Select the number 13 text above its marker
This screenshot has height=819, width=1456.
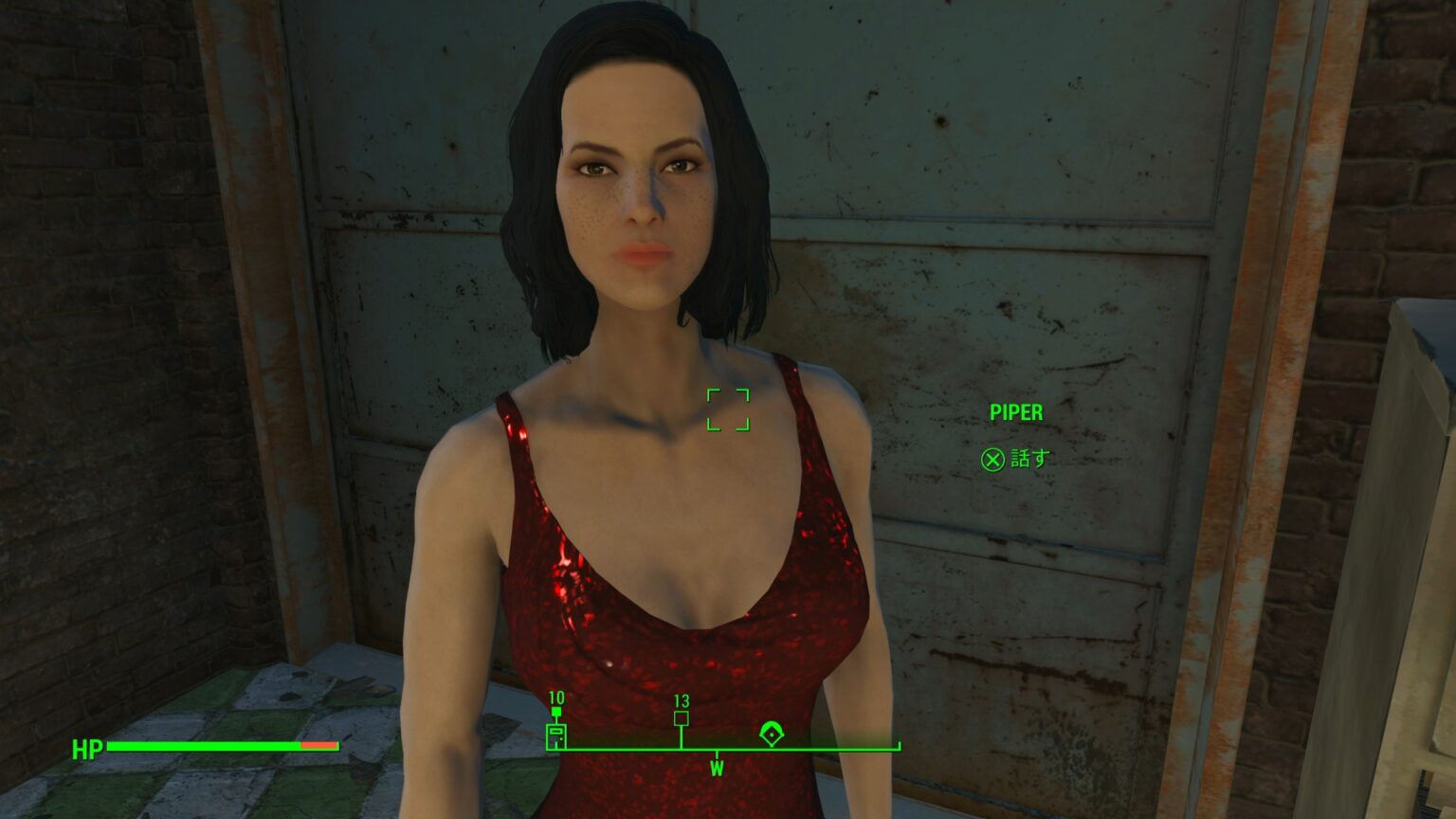click(682, 699)
